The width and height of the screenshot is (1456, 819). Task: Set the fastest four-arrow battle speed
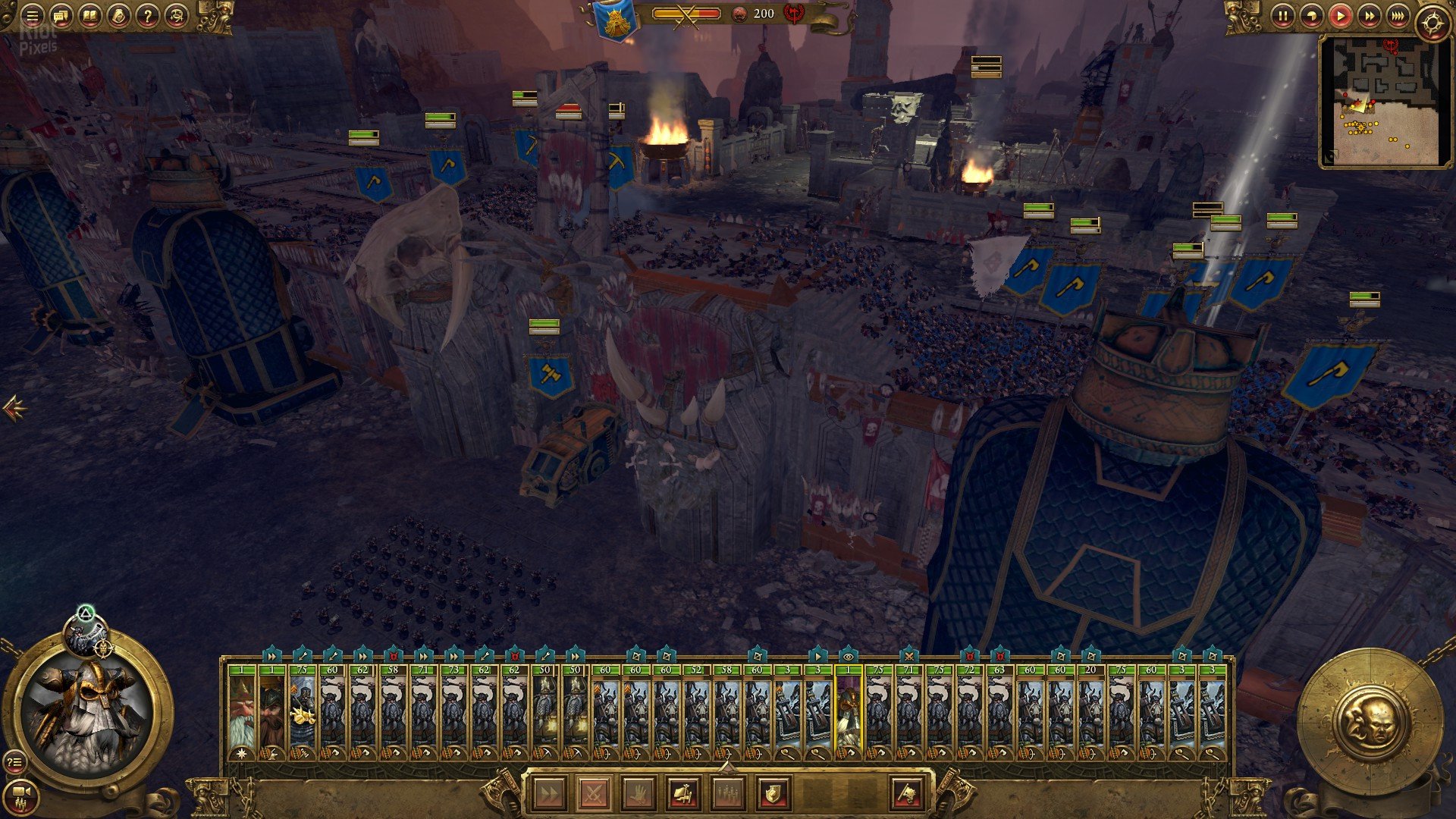[x=1398, y=16]
